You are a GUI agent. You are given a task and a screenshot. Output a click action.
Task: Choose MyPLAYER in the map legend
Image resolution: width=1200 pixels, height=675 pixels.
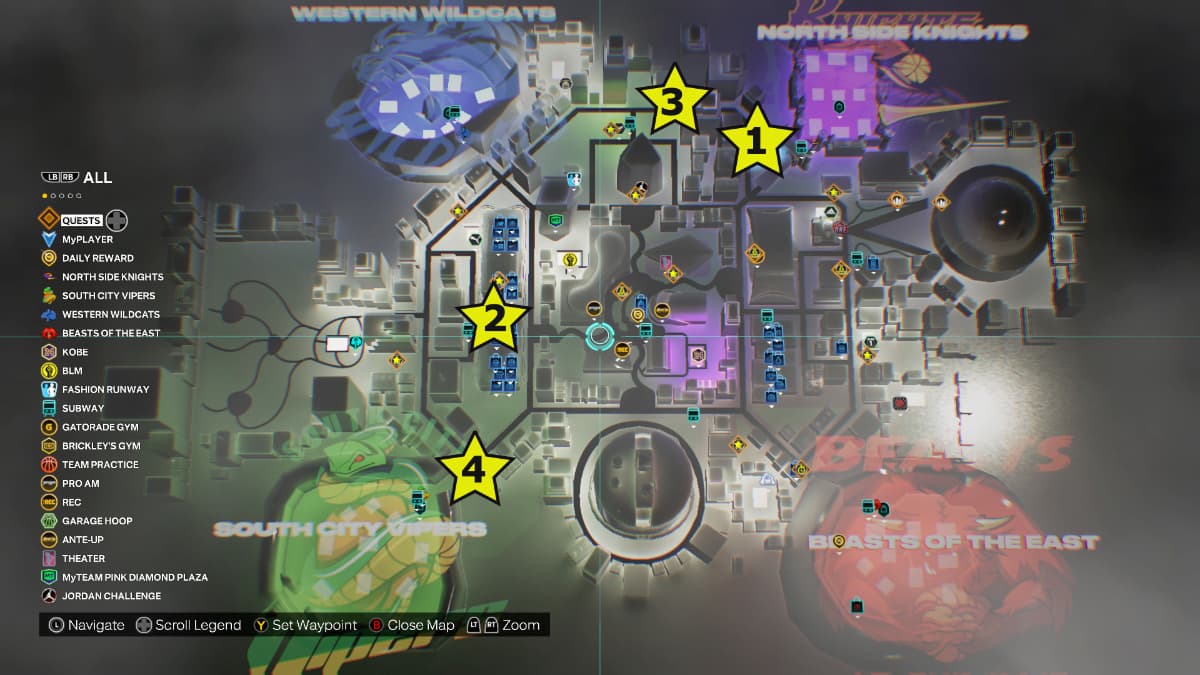point(87,239)
